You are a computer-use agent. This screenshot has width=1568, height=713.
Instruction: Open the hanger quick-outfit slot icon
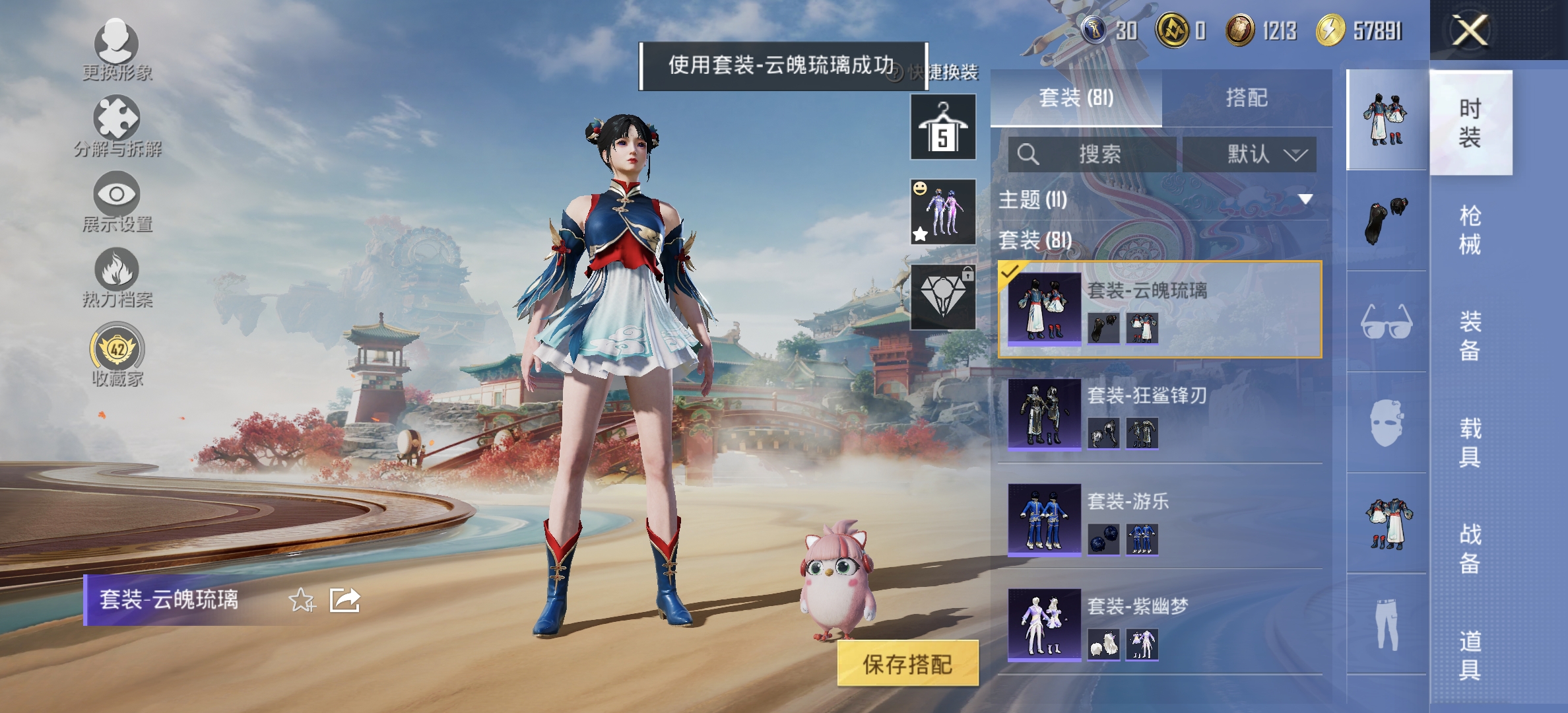coord(942,125)
